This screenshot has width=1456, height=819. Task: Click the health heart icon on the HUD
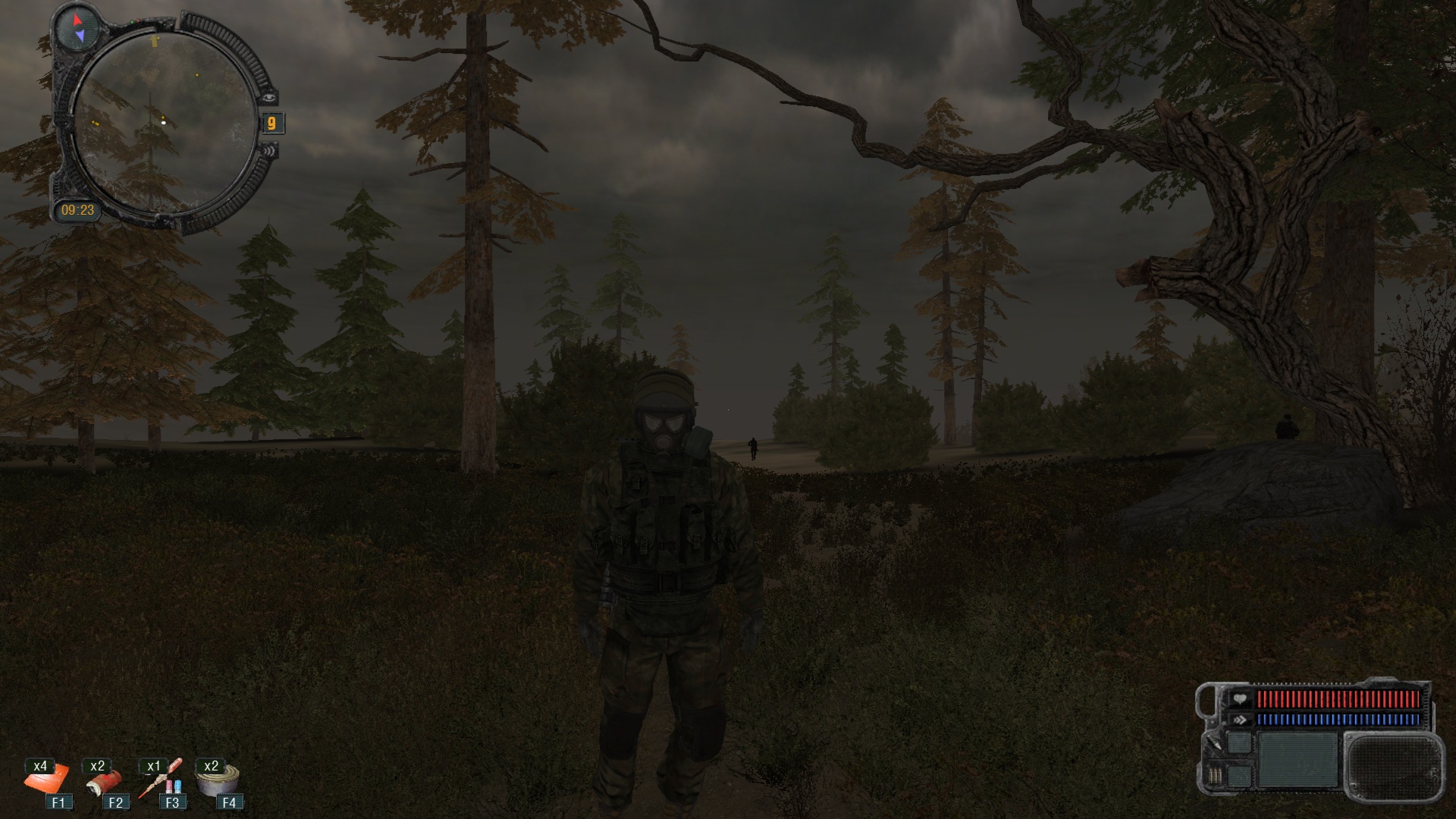[x=1241, y=698]
